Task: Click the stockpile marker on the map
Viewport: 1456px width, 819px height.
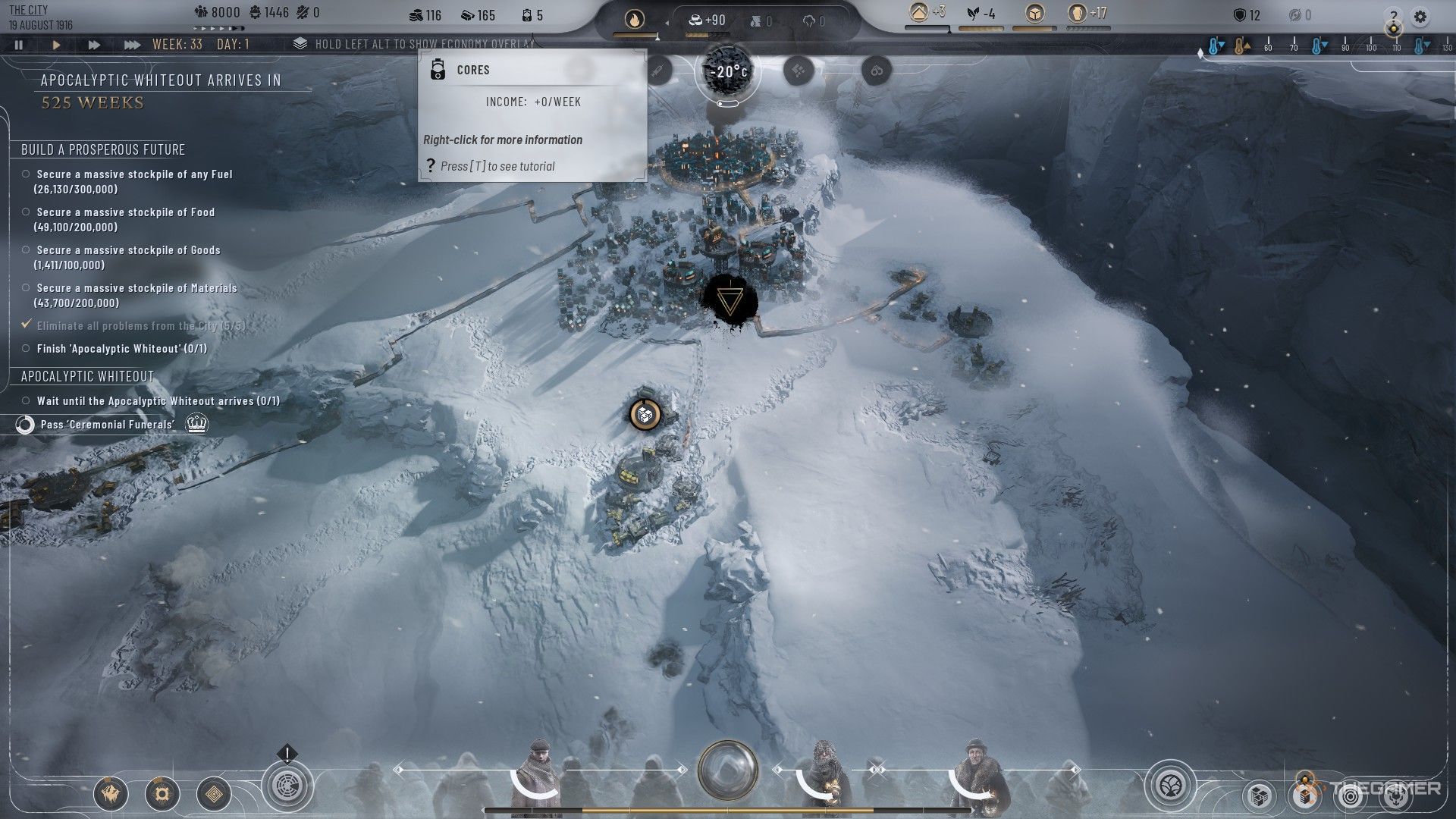Action: (645, 414)
